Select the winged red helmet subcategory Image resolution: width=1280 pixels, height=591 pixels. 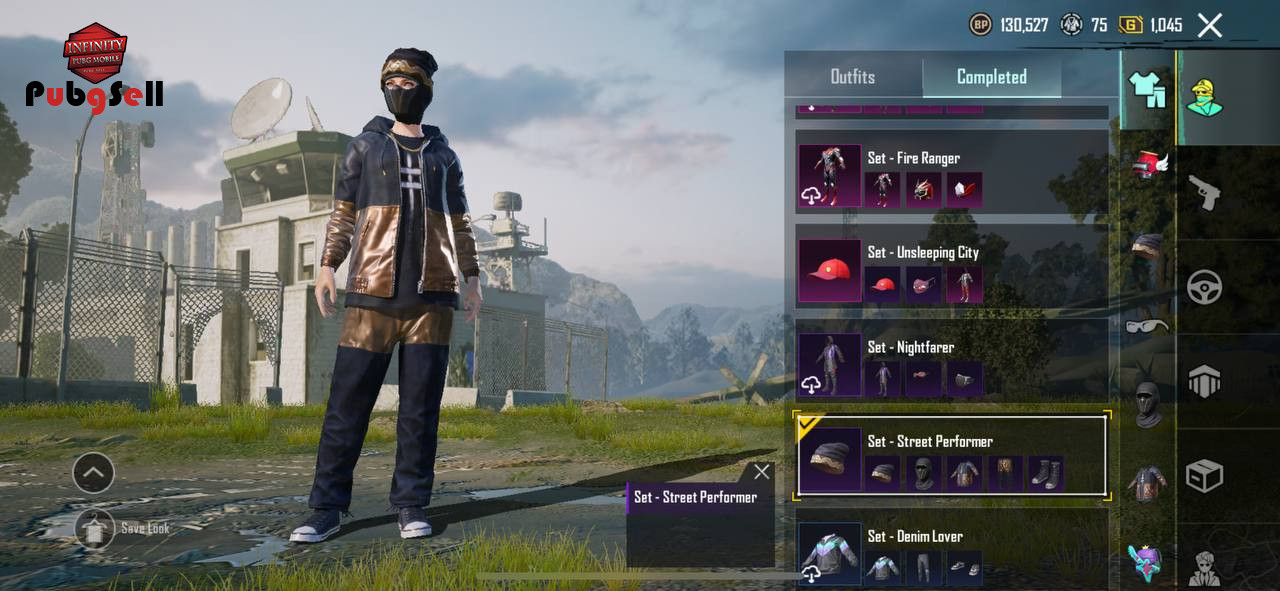point(1149,165)
